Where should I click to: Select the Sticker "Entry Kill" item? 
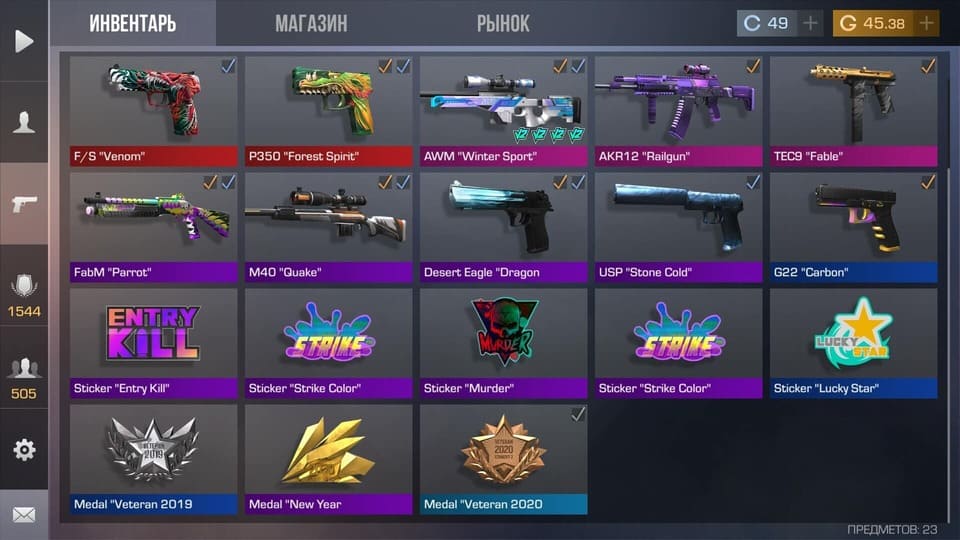tap(153, 342)
